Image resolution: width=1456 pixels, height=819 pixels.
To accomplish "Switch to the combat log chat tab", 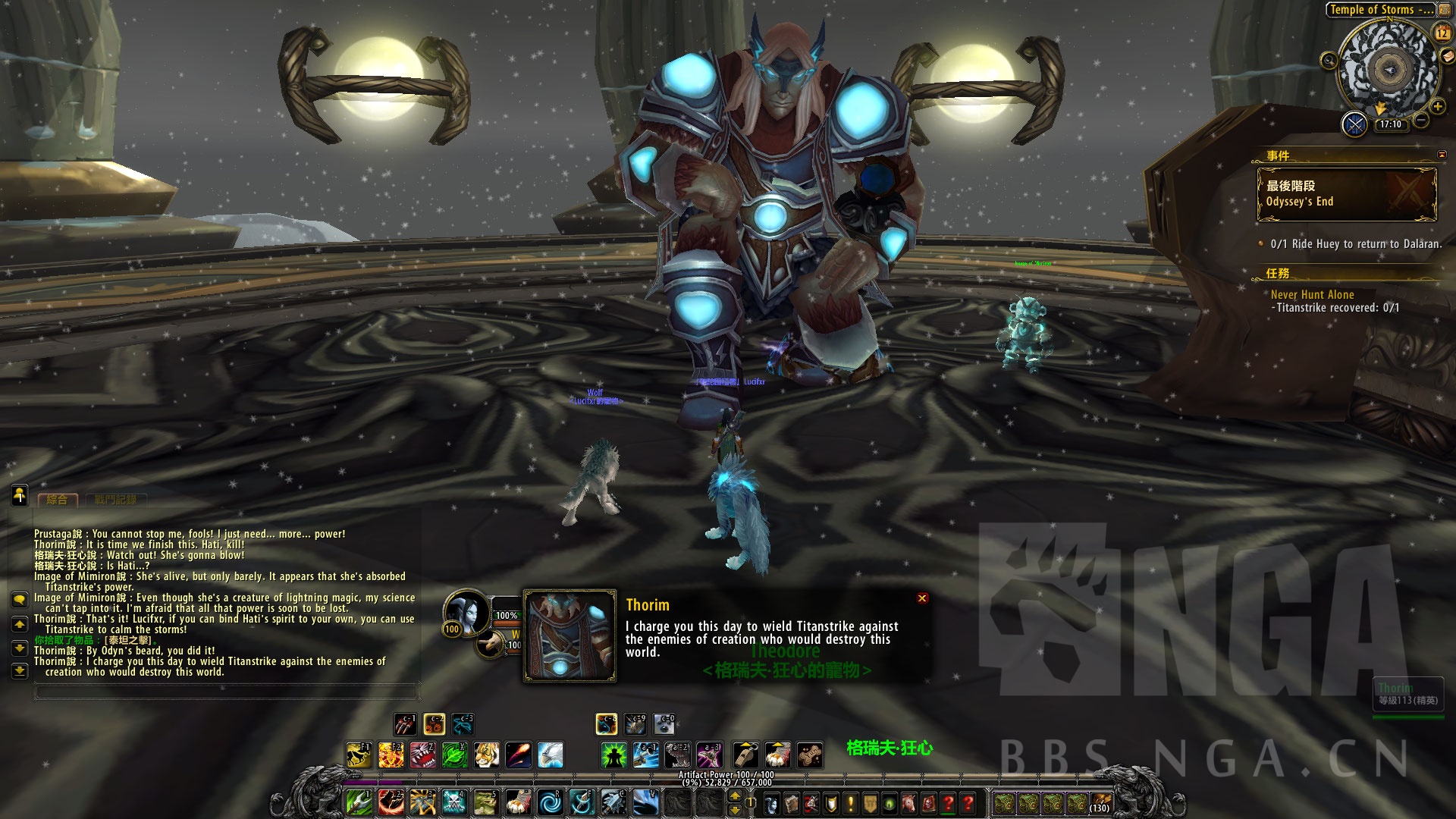I will 116,500.
